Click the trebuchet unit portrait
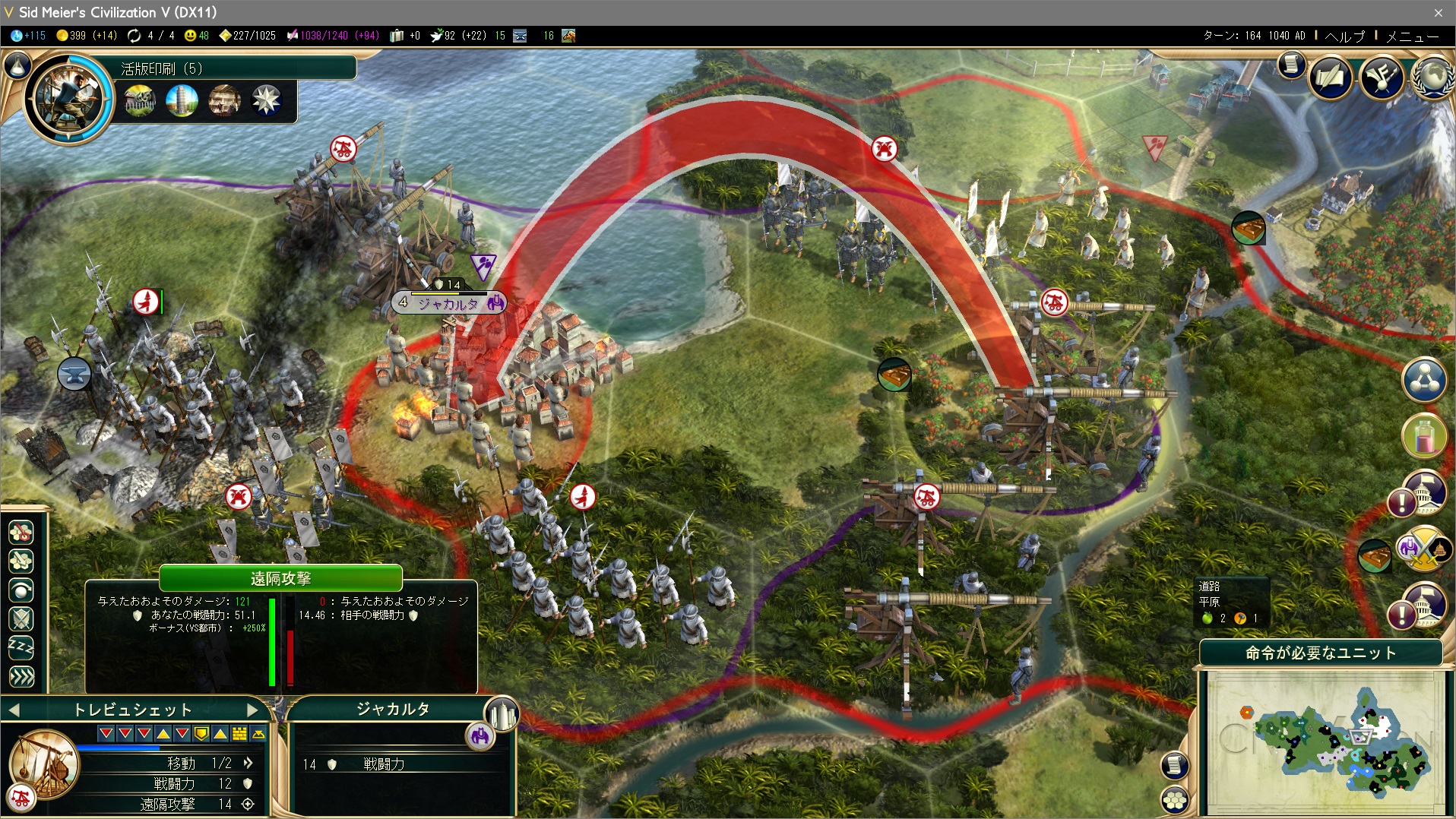The height and width of the screenshot is (819, 1456). [43, 764]
